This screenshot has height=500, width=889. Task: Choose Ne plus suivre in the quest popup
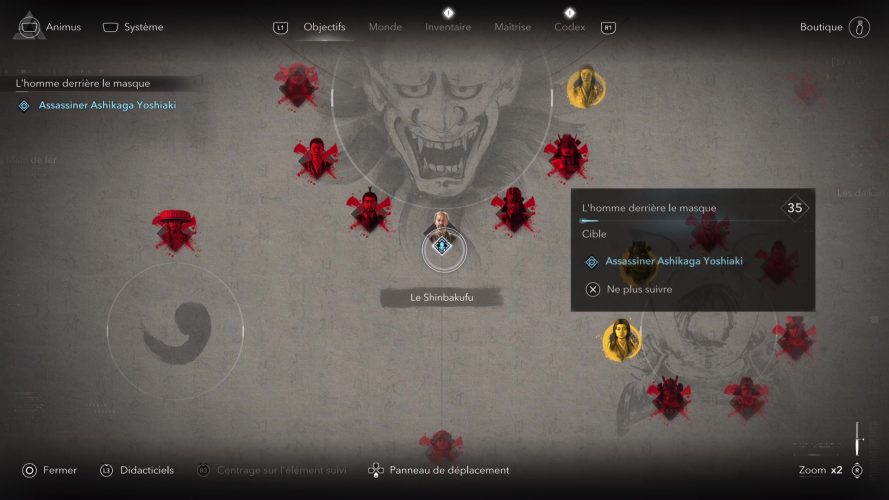(639, 289)
